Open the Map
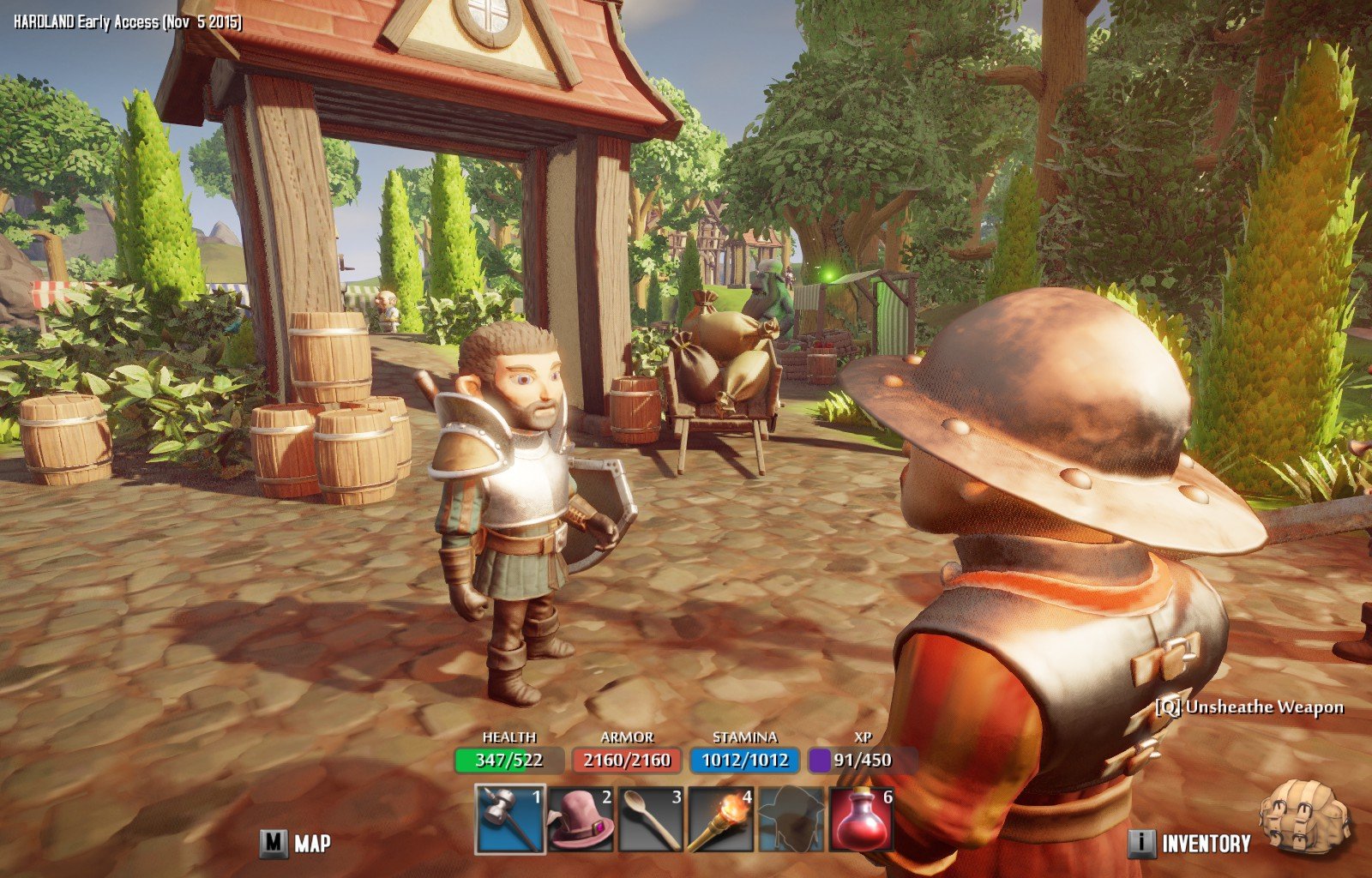Screen dimensions: 1372x878 point(297,844)
